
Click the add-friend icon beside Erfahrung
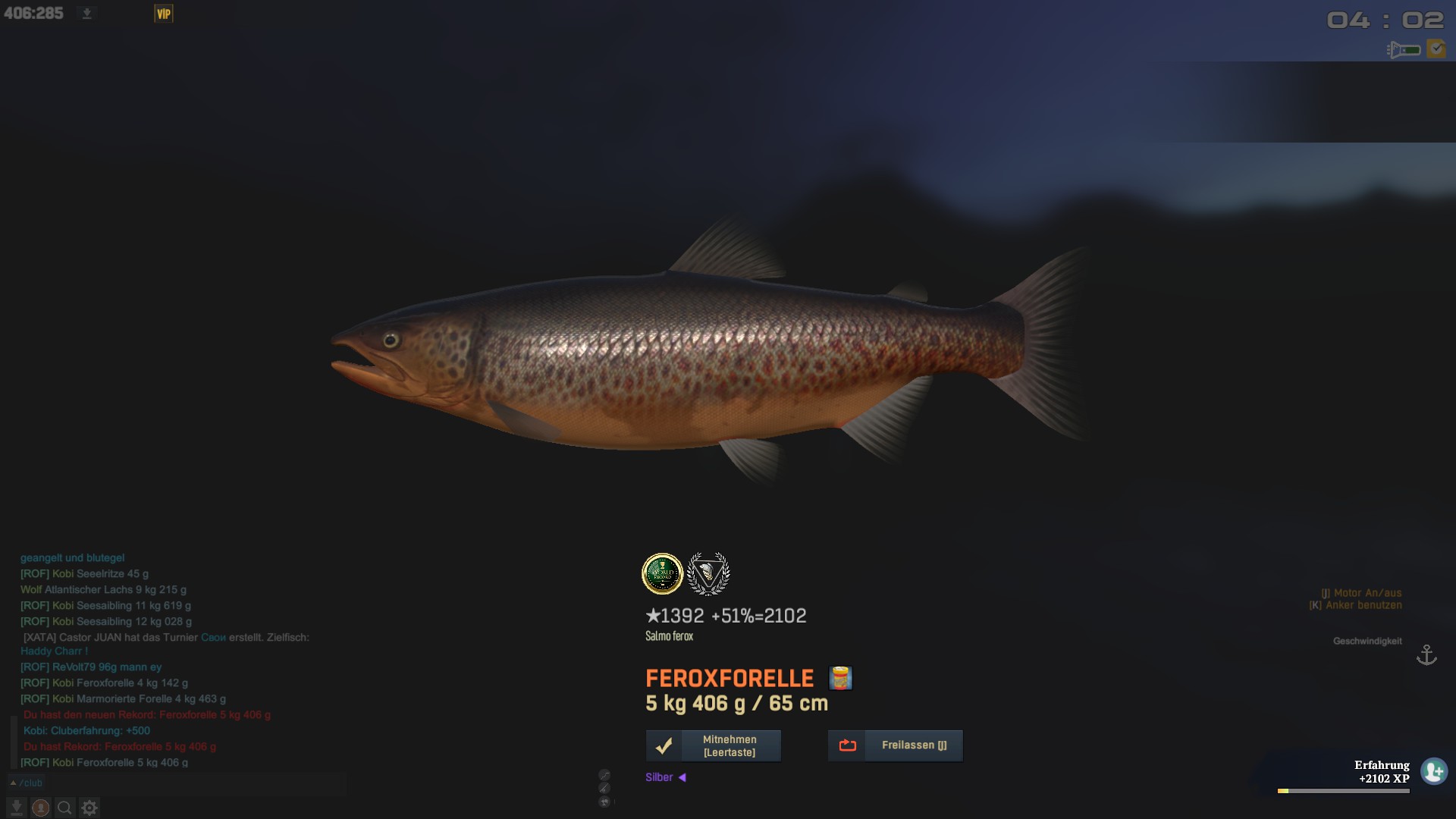[1433, 771]
